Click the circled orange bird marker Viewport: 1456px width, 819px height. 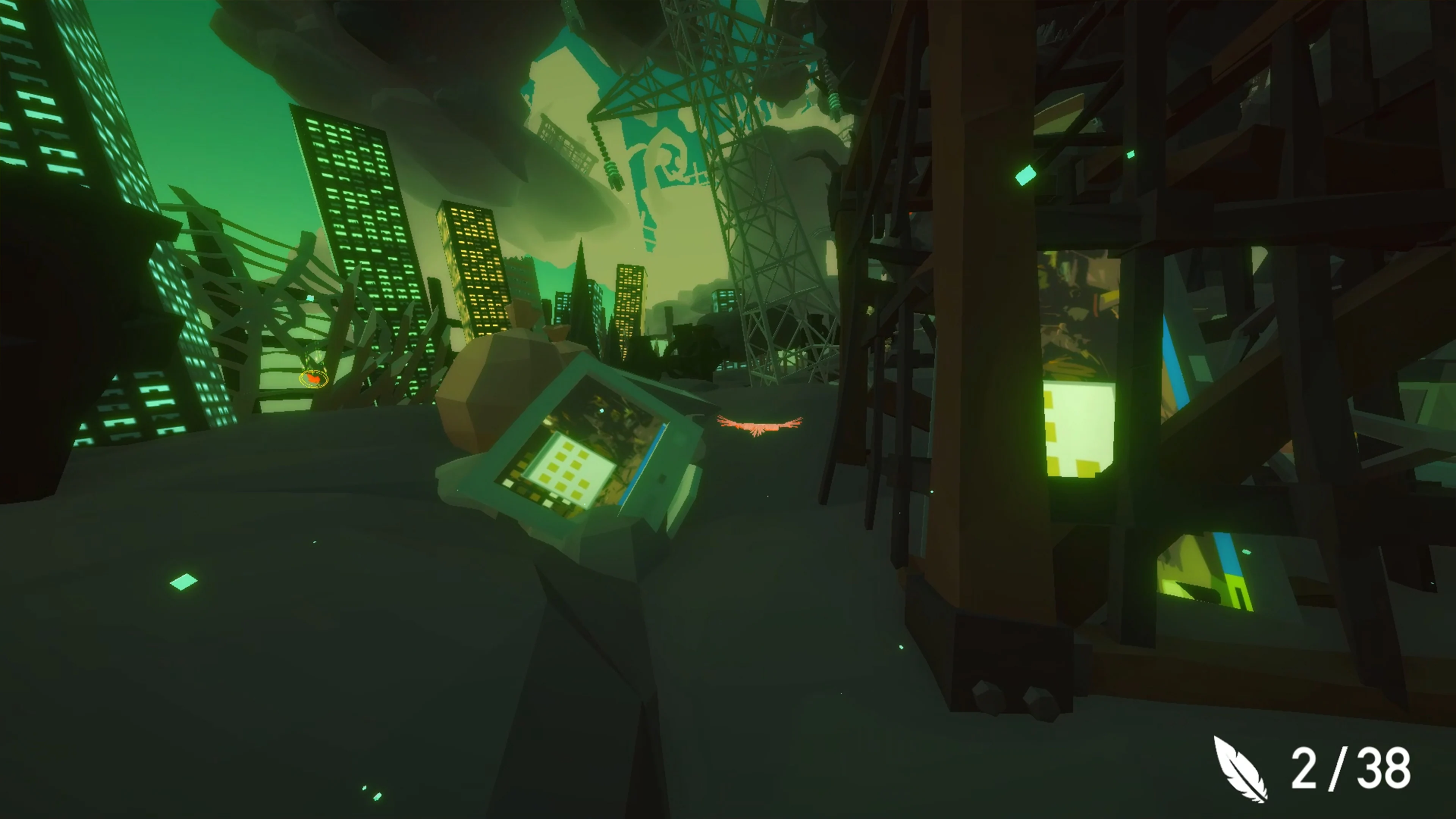click(314, 379)
